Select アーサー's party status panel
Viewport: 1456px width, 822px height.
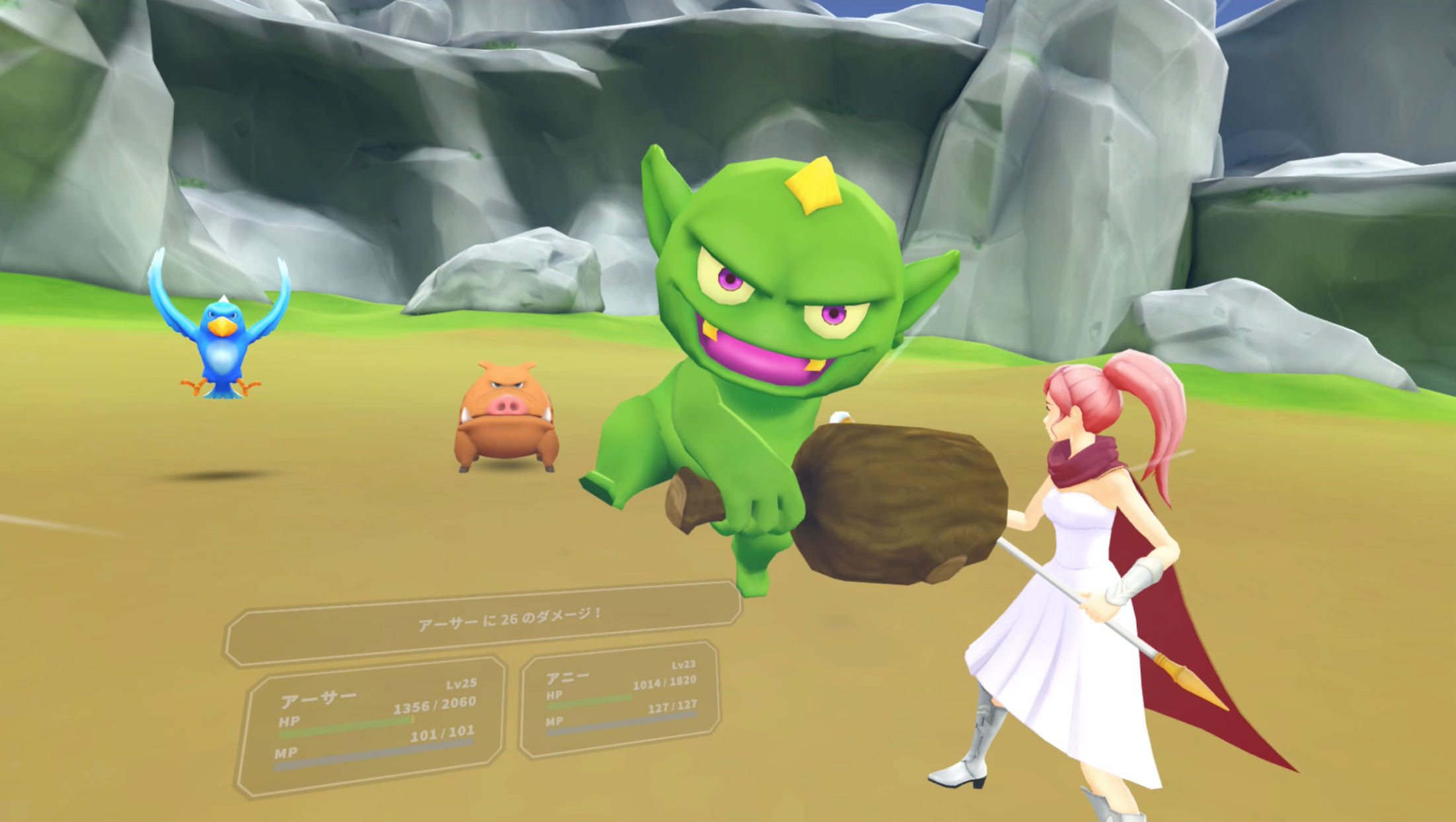372,725
